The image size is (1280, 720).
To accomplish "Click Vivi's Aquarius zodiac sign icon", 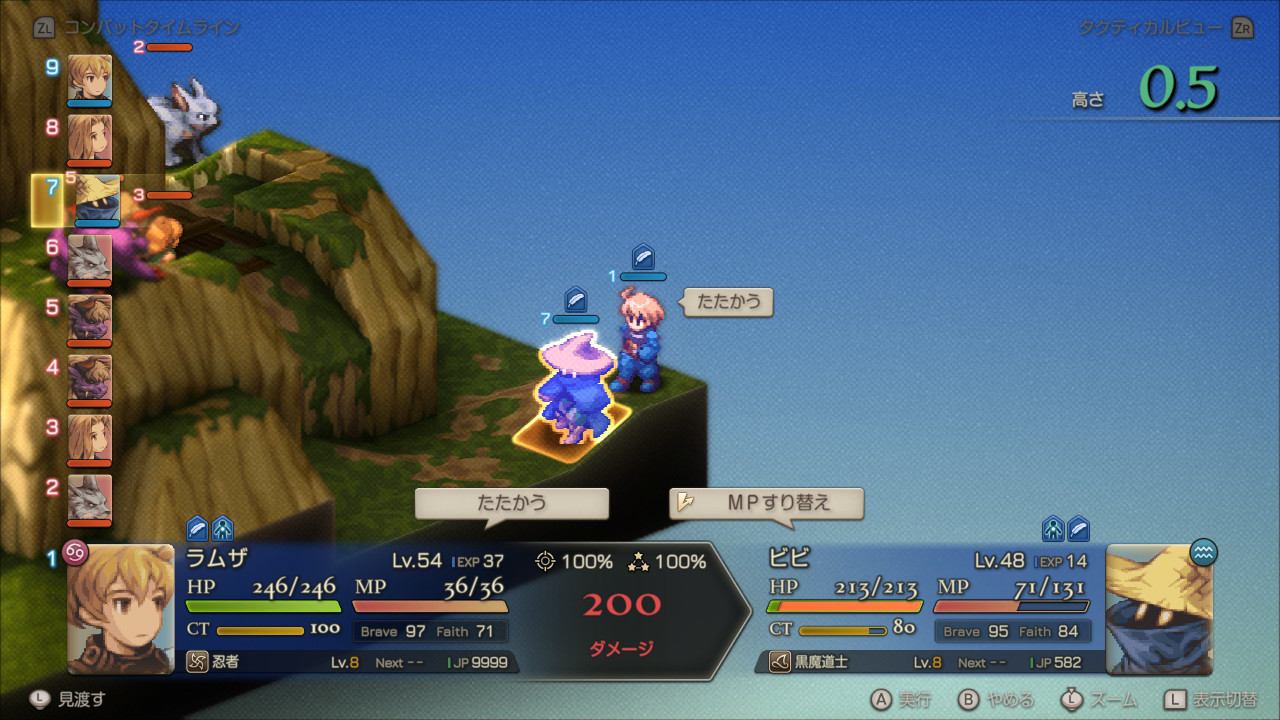I will [x=1204, y=552].
